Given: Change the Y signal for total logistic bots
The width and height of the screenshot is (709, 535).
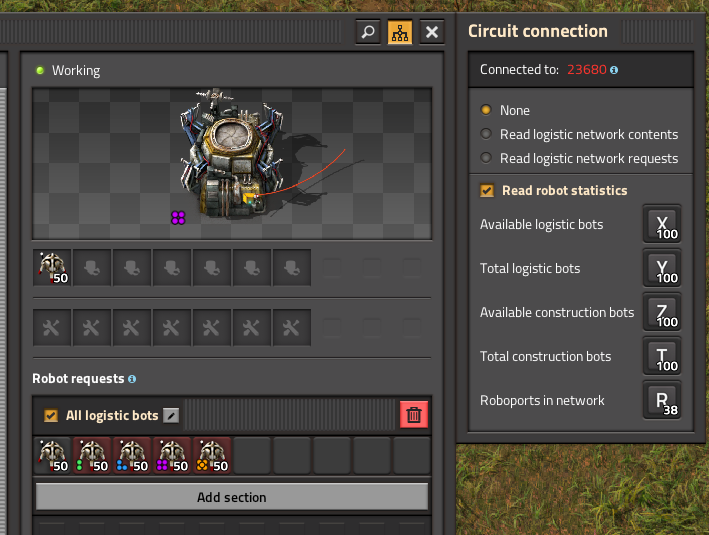Looking at the screenshot, I should [x=662, y=269].
